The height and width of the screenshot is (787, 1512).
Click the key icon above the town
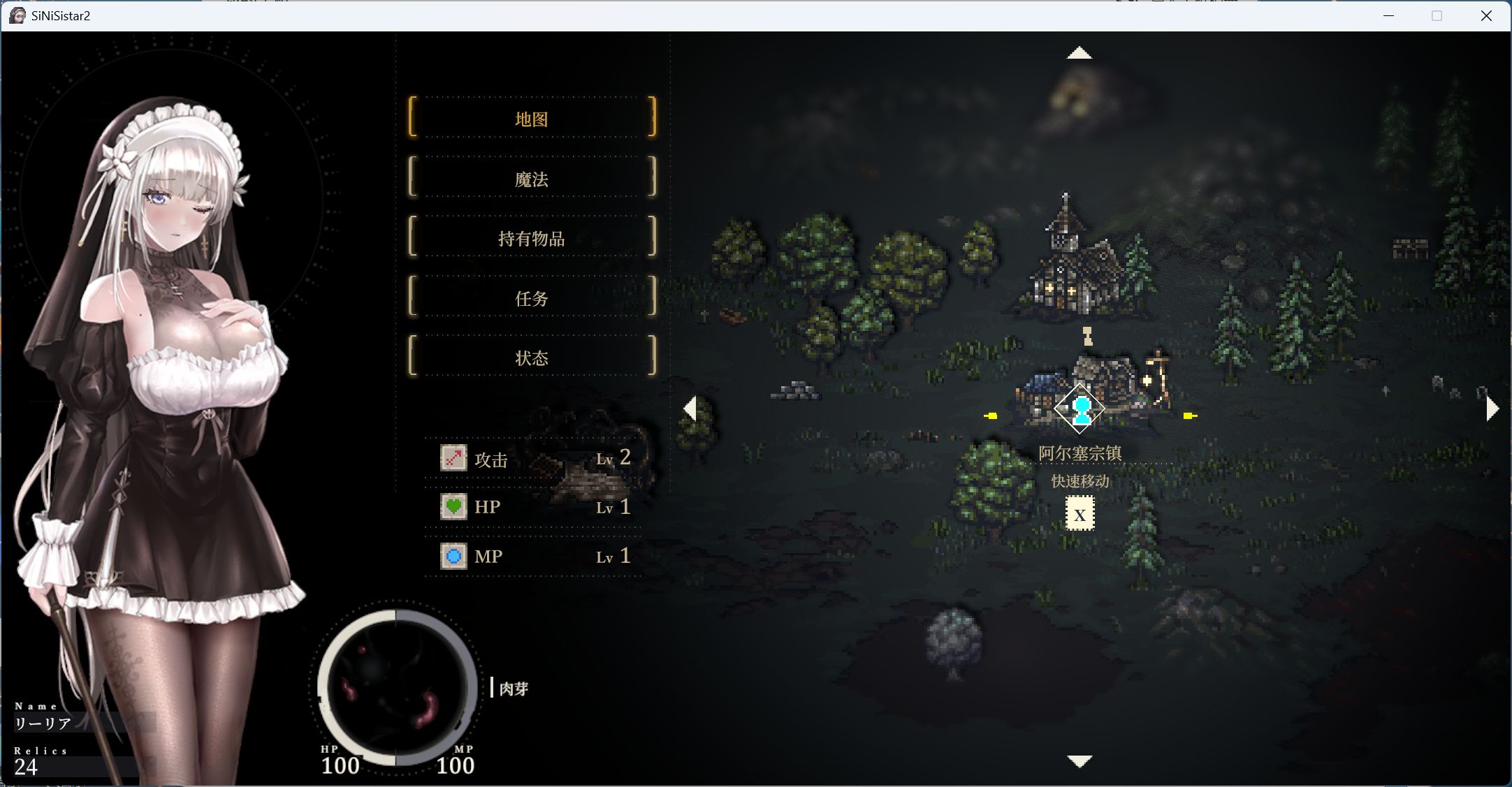[x=1087, y=334]
